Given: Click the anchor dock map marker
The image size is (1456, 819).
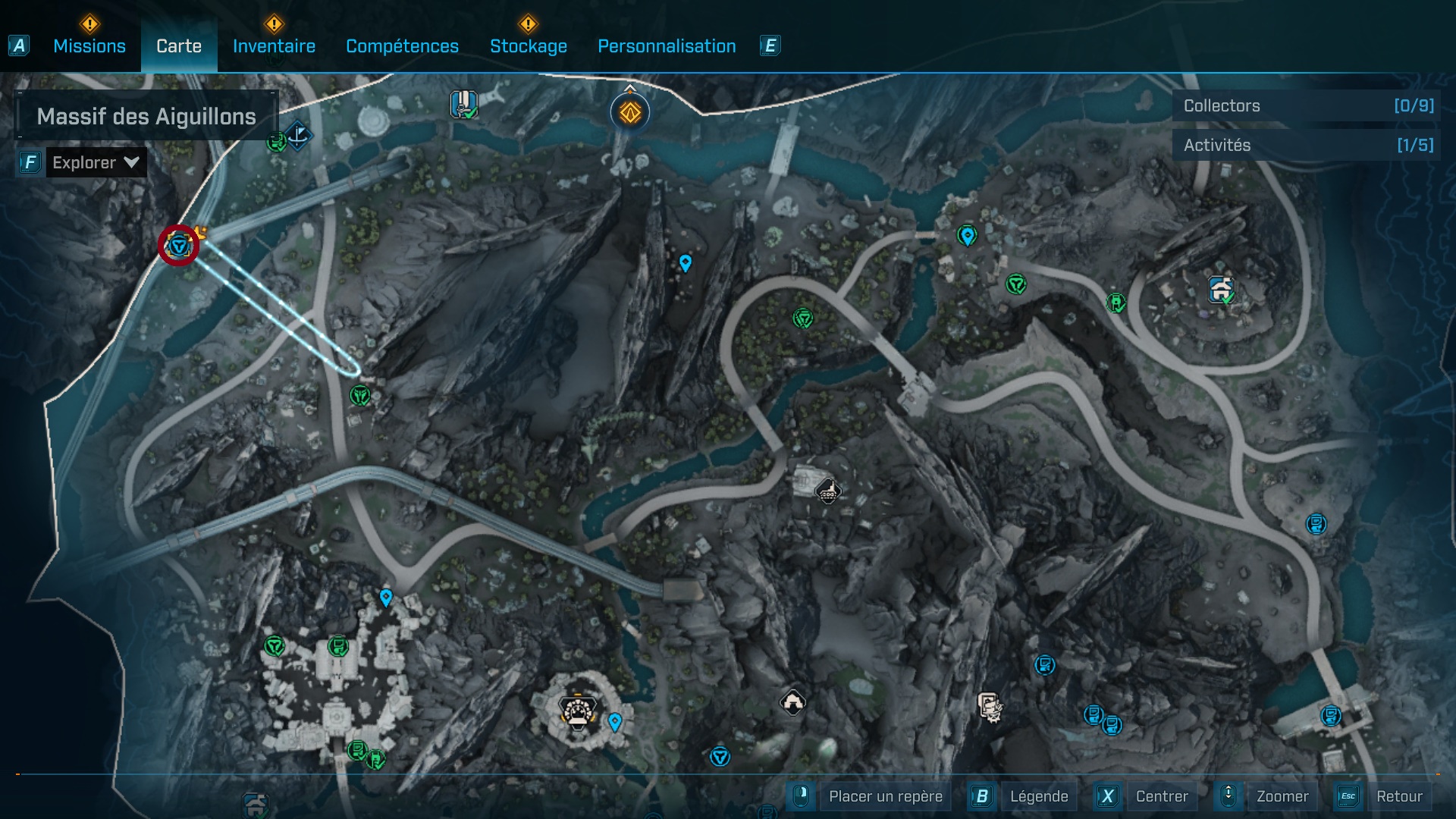Looking at the screenshot, I should pyautogui.click(x=298, y=135).
